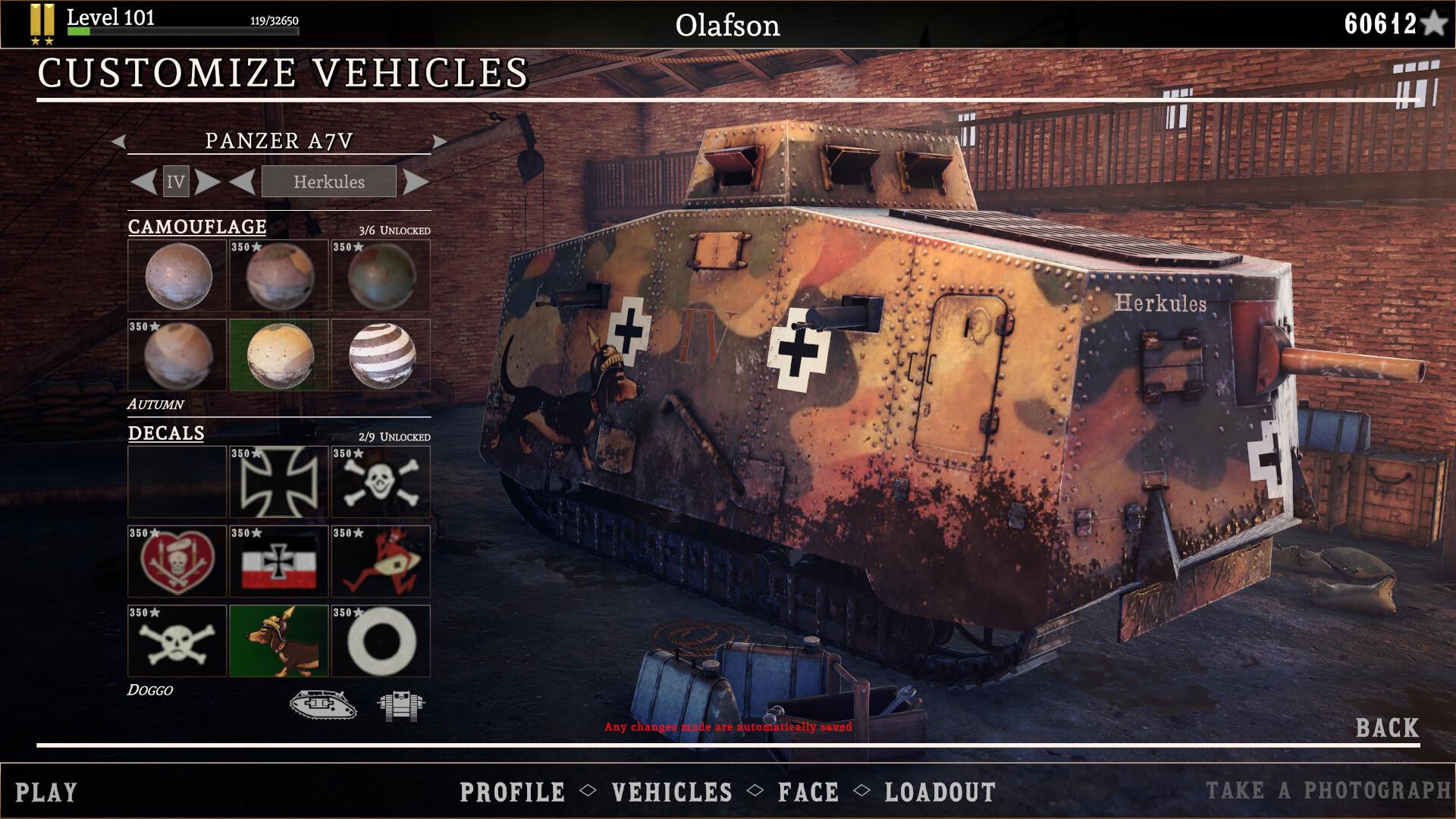Viewport: 1456px width, 819px height.
Task: Show previous vehicle before Panzer A7V
Action: [118, 141]
